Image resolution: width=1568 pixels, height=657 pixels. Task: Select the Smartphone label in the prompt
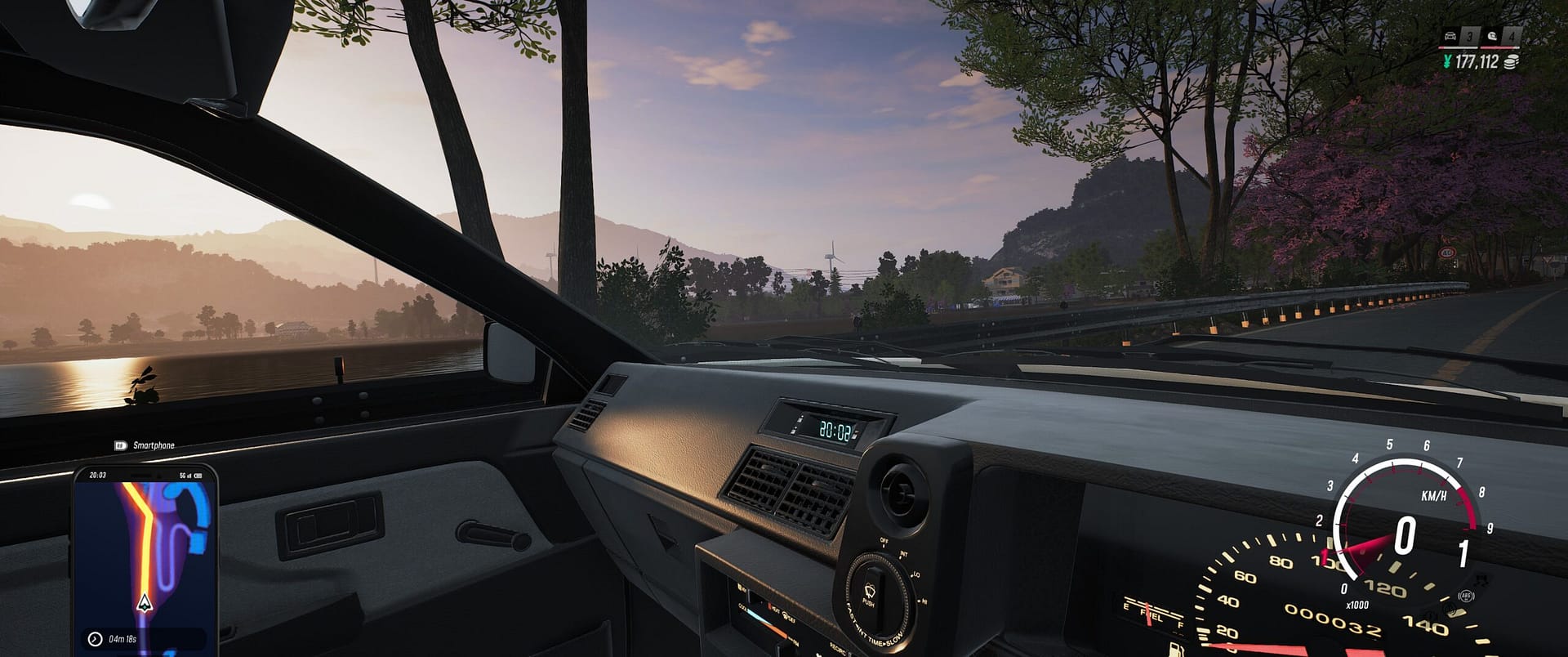point(155,445)
